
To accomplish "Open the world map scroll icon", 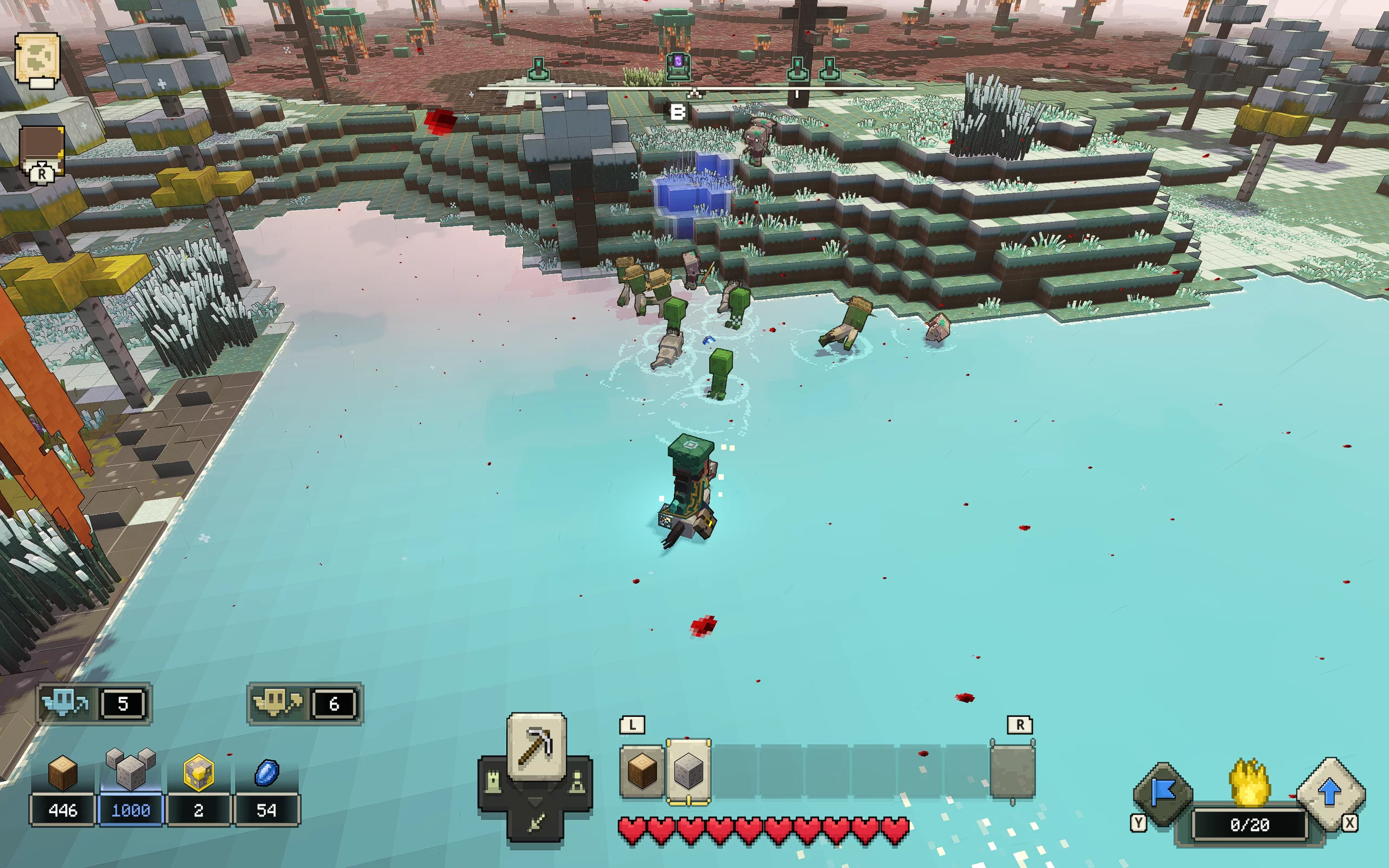I will coord(37,59).
